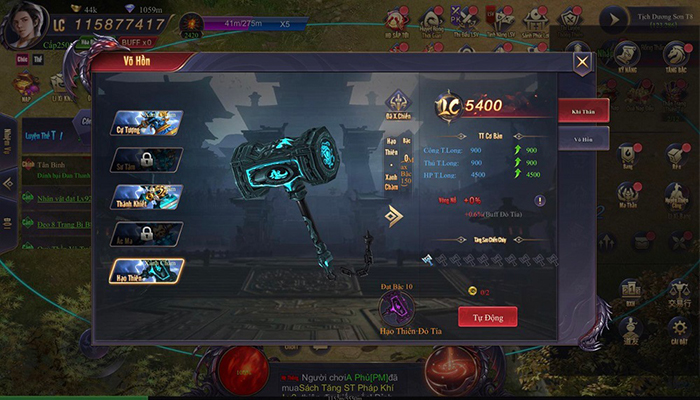Choose the Thánh Khiết weapon soul

pyautogui.click(x=146, y=197)
